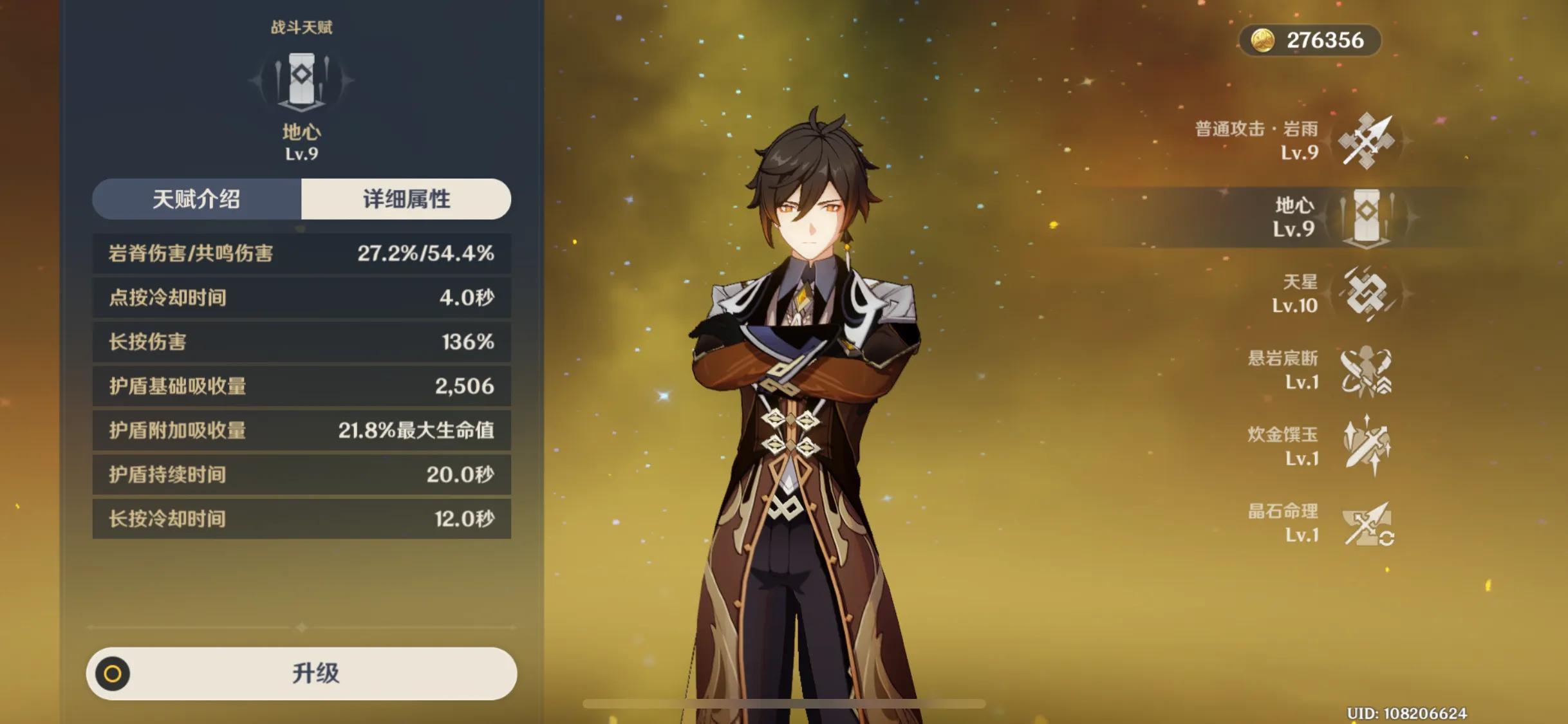1568x724 pixels.
Task: Switch to the 天赋介绍 tab
Action: (196, 200)
